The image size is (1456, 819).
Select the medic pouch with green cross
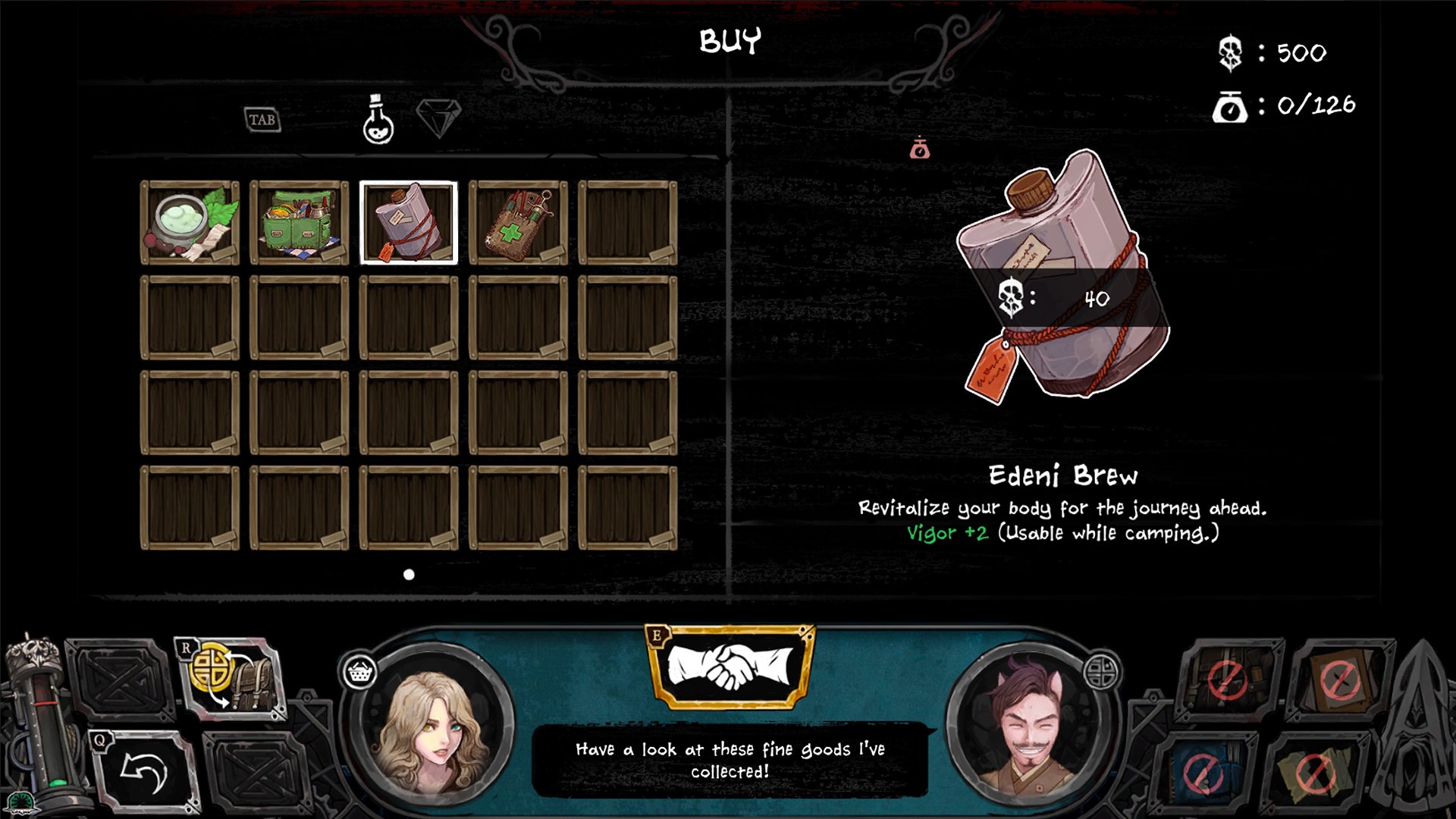click(518, 221)
